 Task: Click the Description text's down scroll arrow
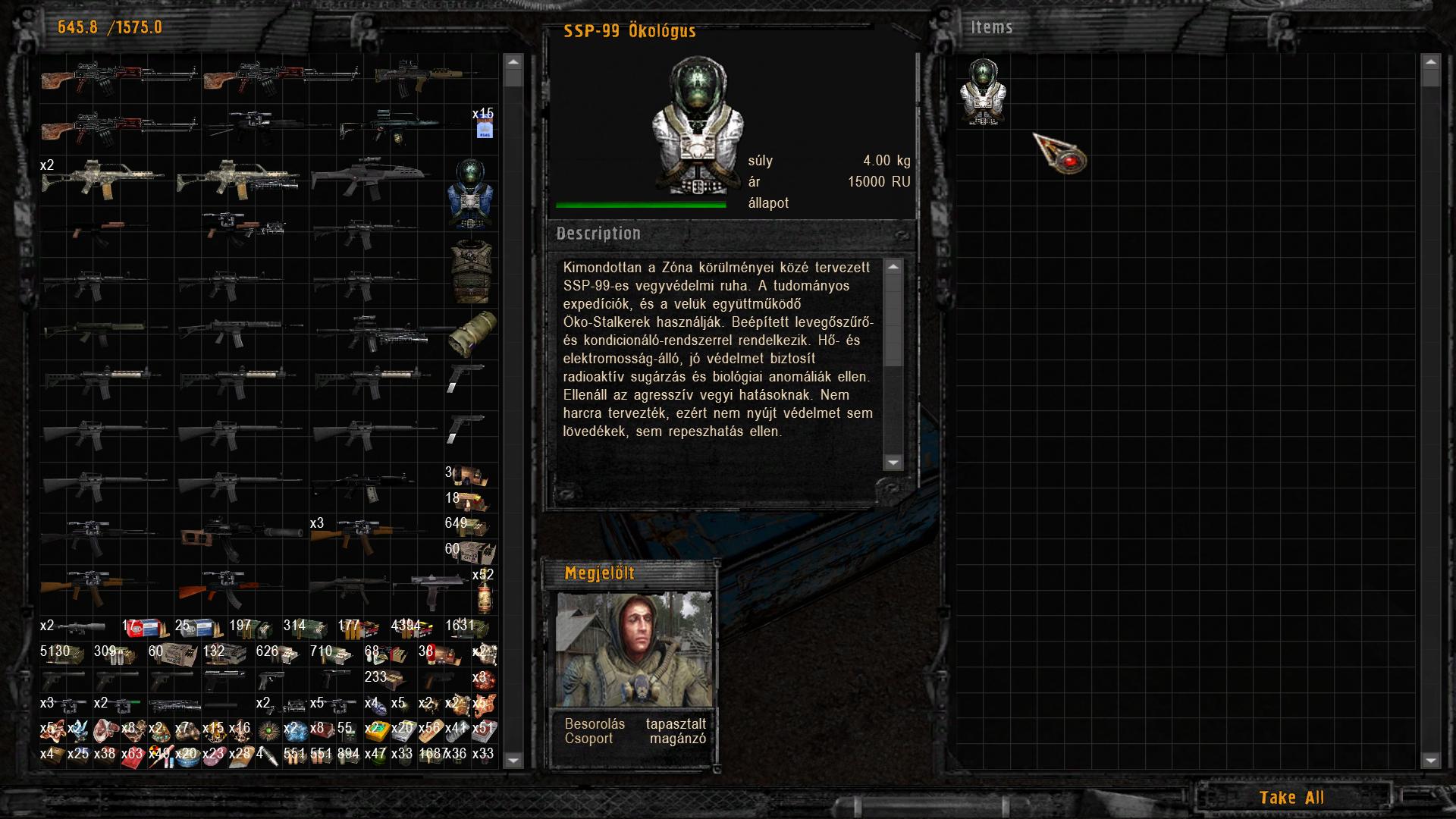click(893, 462)
